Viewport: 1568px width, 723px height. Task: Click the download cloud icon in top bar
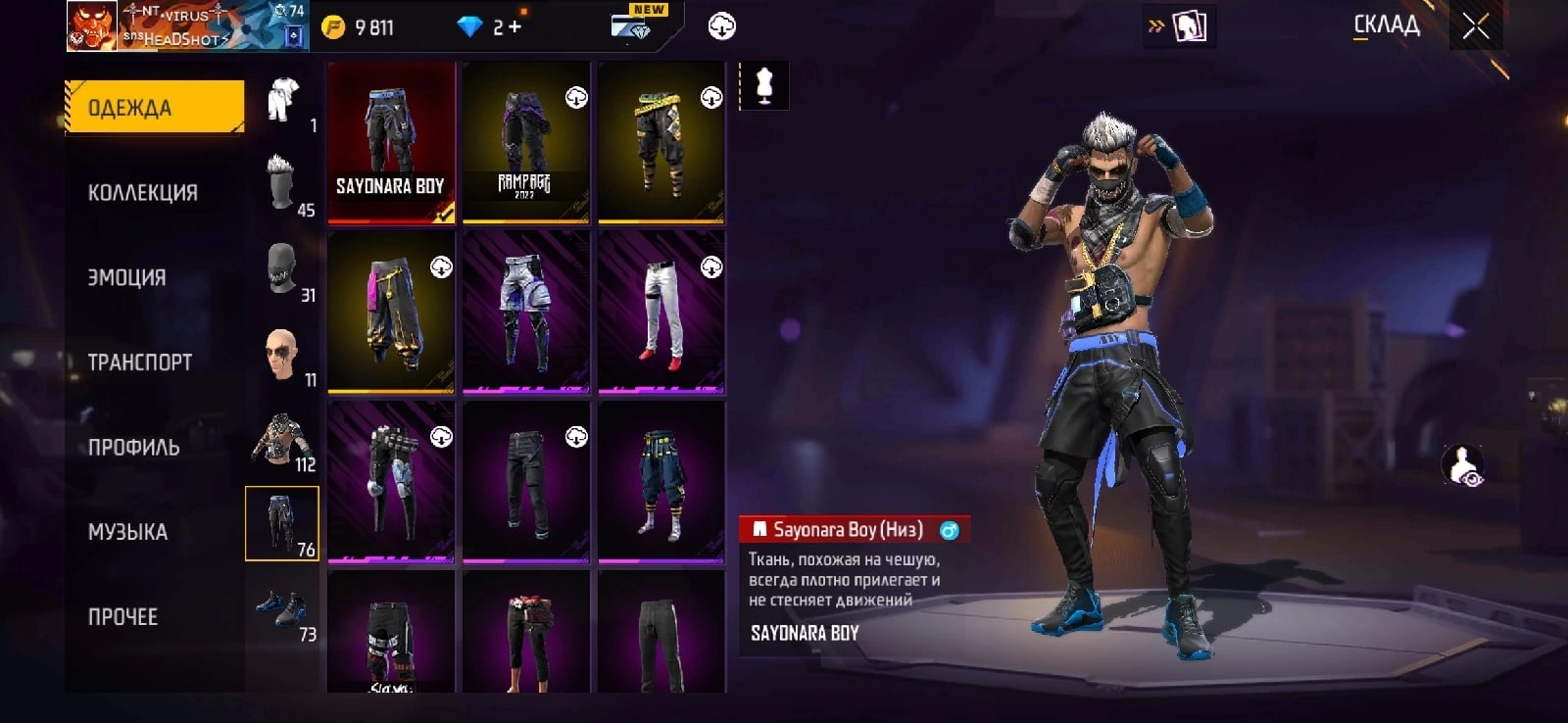pyautogui.click(x=722, y=26)
